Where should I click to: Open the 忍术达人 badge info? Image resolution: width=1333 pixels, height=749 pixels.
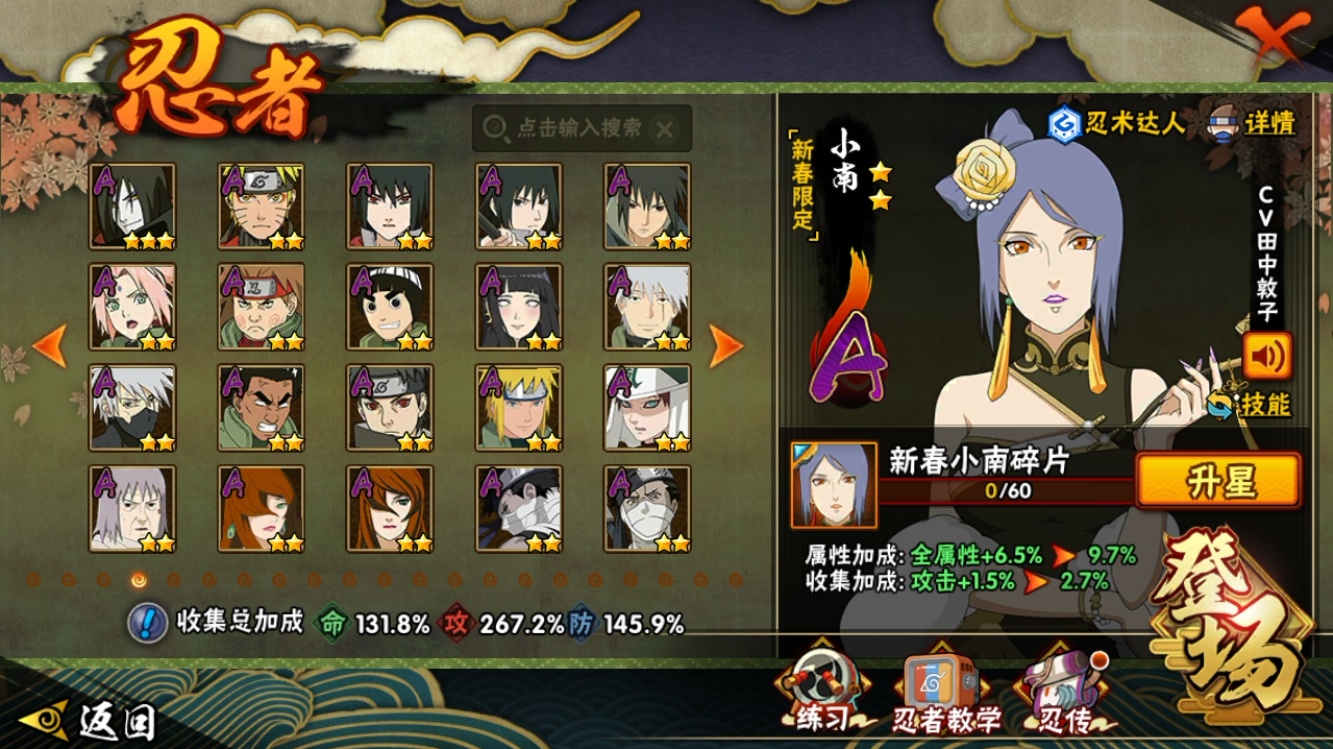point(1116,123)
